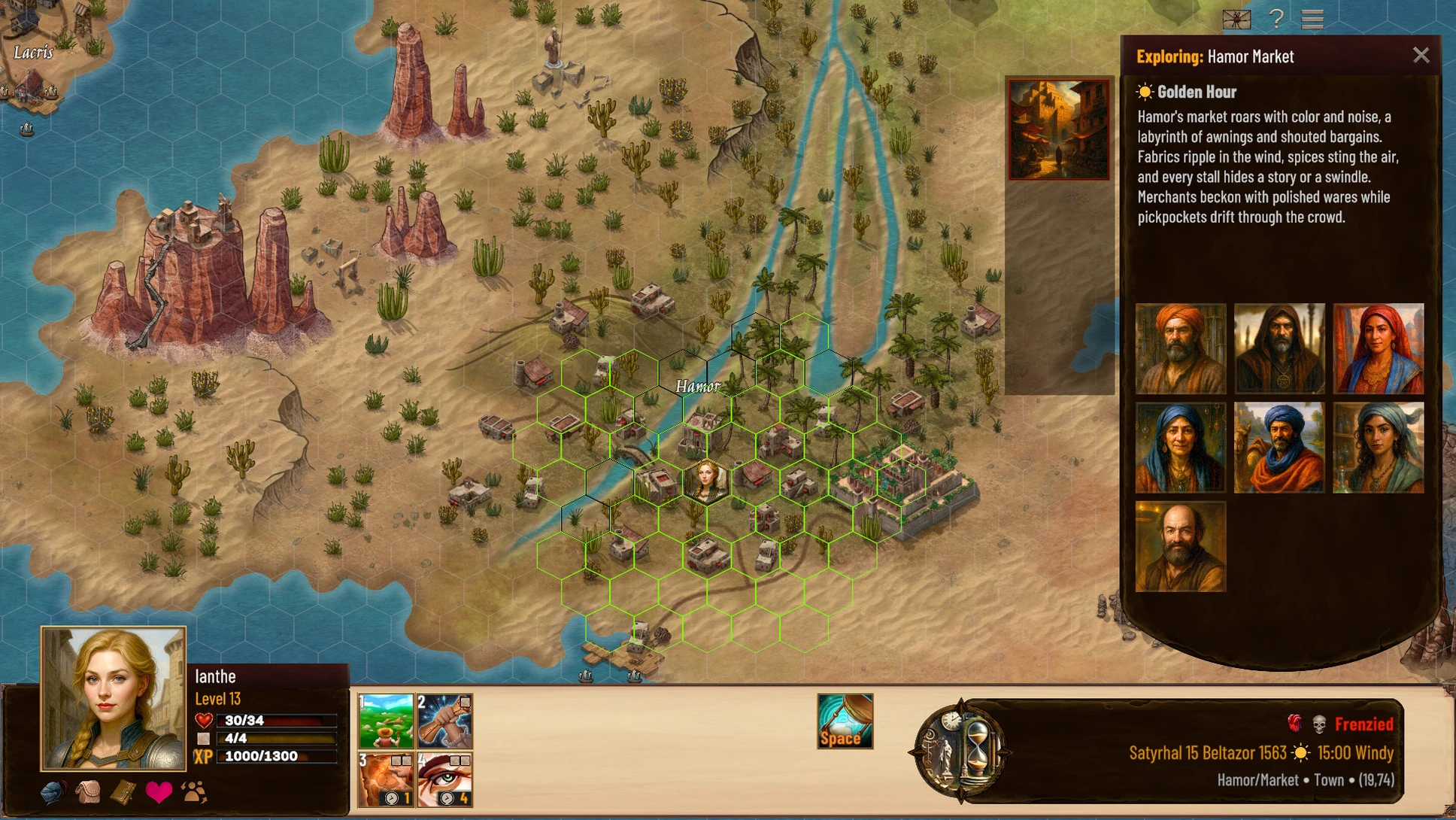Activate ability 1 with the farmer in field
The height and width of the screenshot is (820, 1456).
pos(386,721)
